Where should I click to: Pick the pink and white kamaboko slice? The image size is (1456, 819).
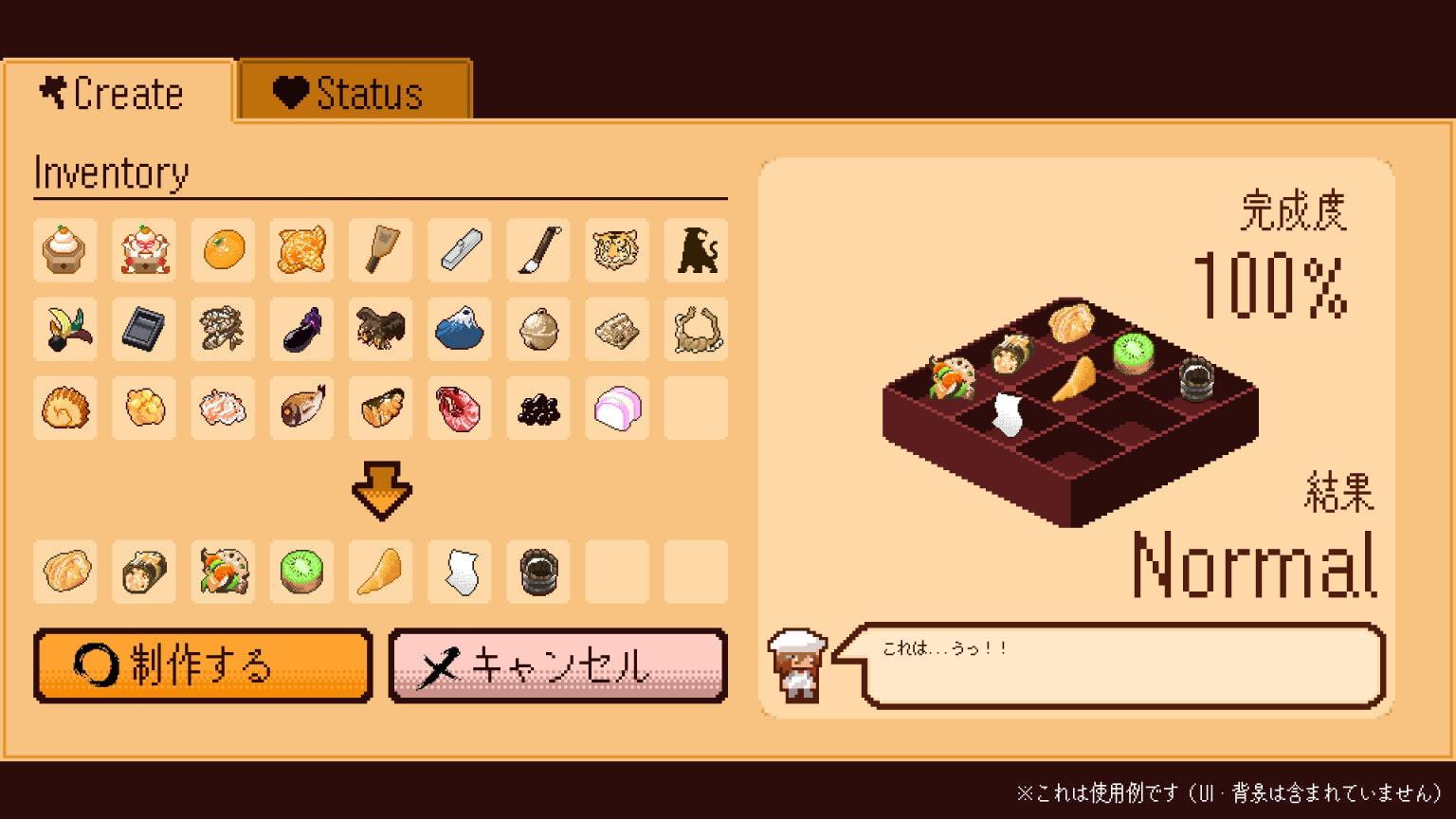(617, 408)
